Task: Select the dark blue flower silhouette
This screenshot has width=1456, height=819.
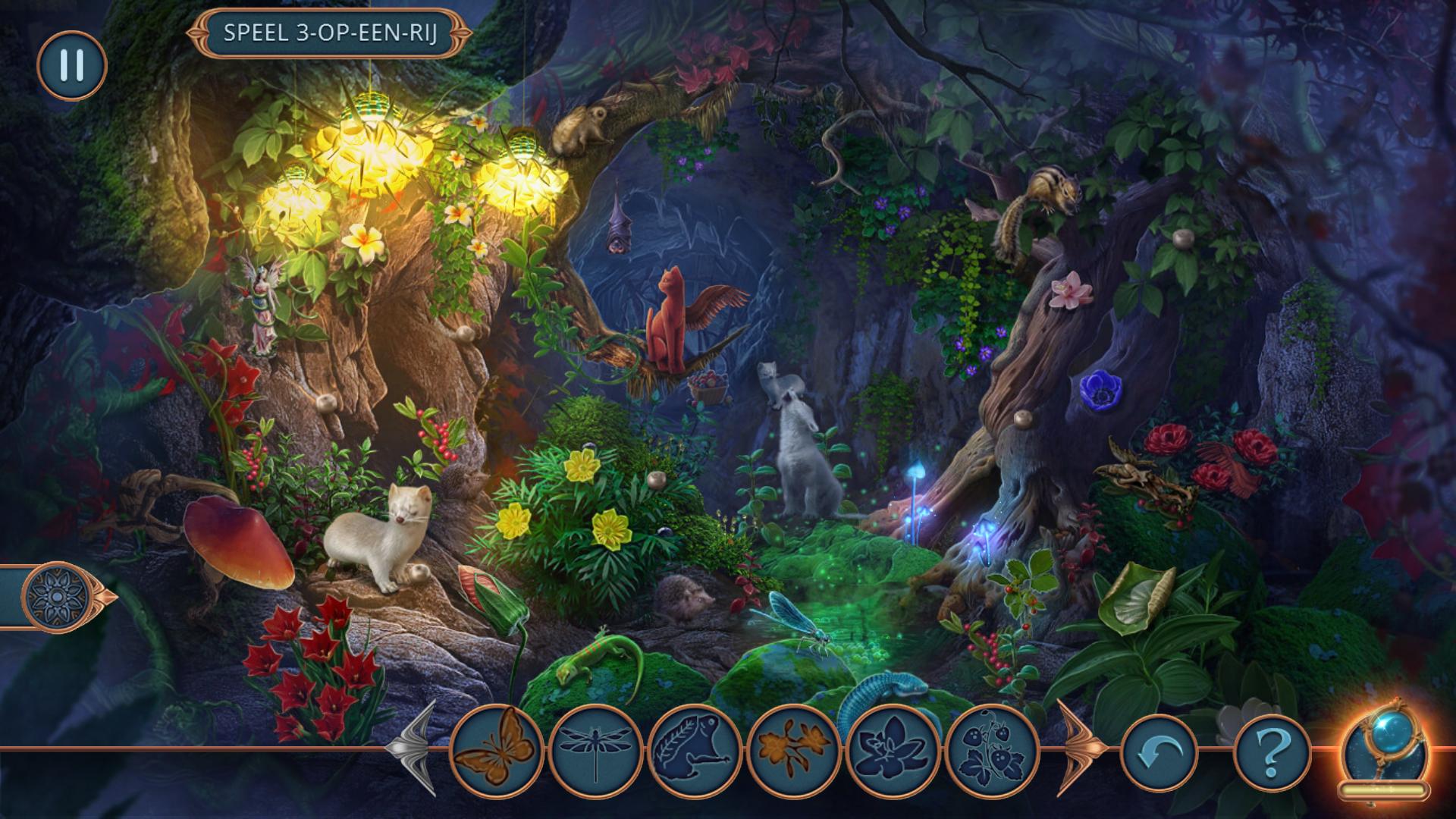Action: click(893, 750)
